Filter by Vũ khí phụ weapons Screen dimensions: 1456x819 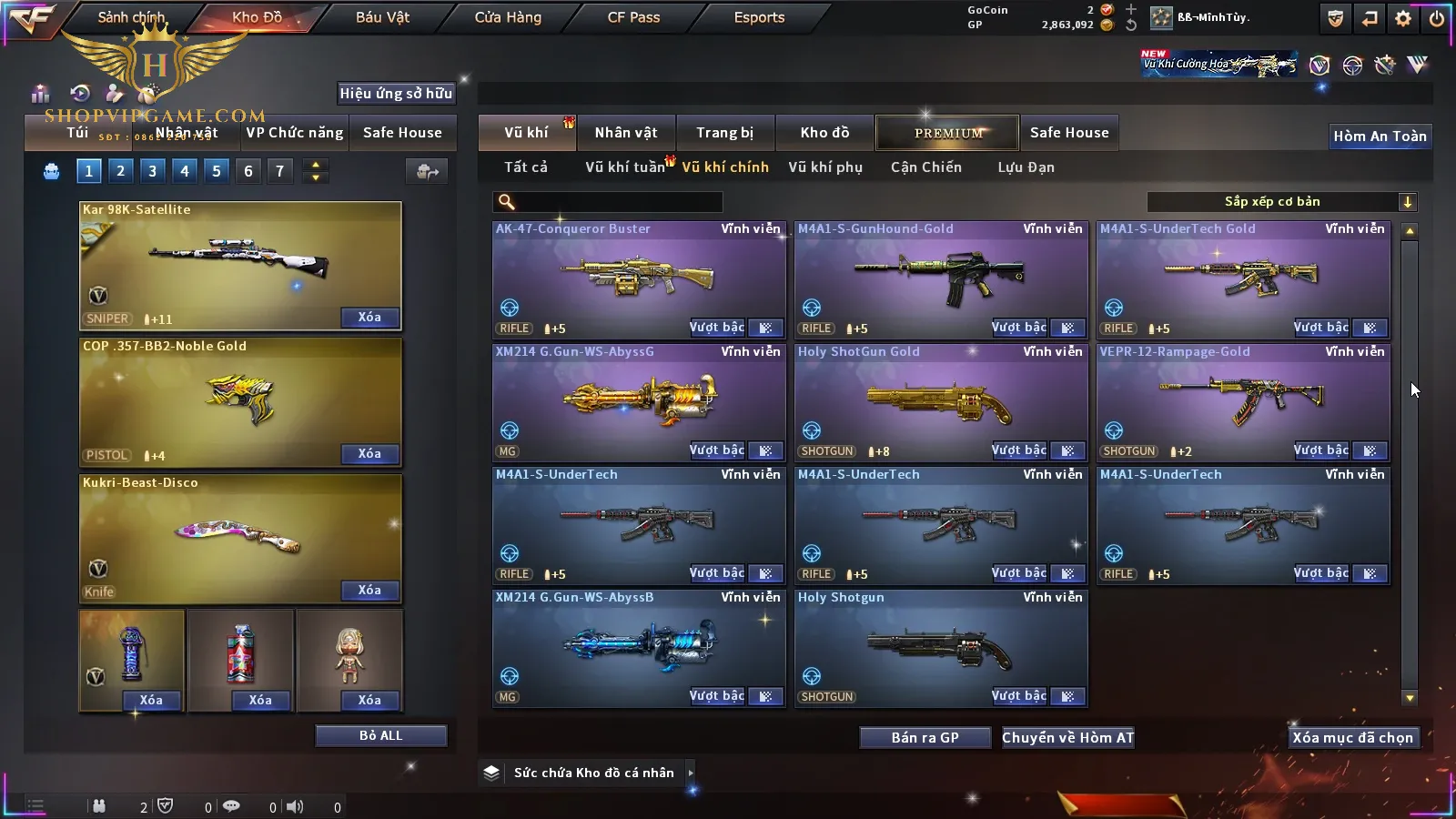825,167
